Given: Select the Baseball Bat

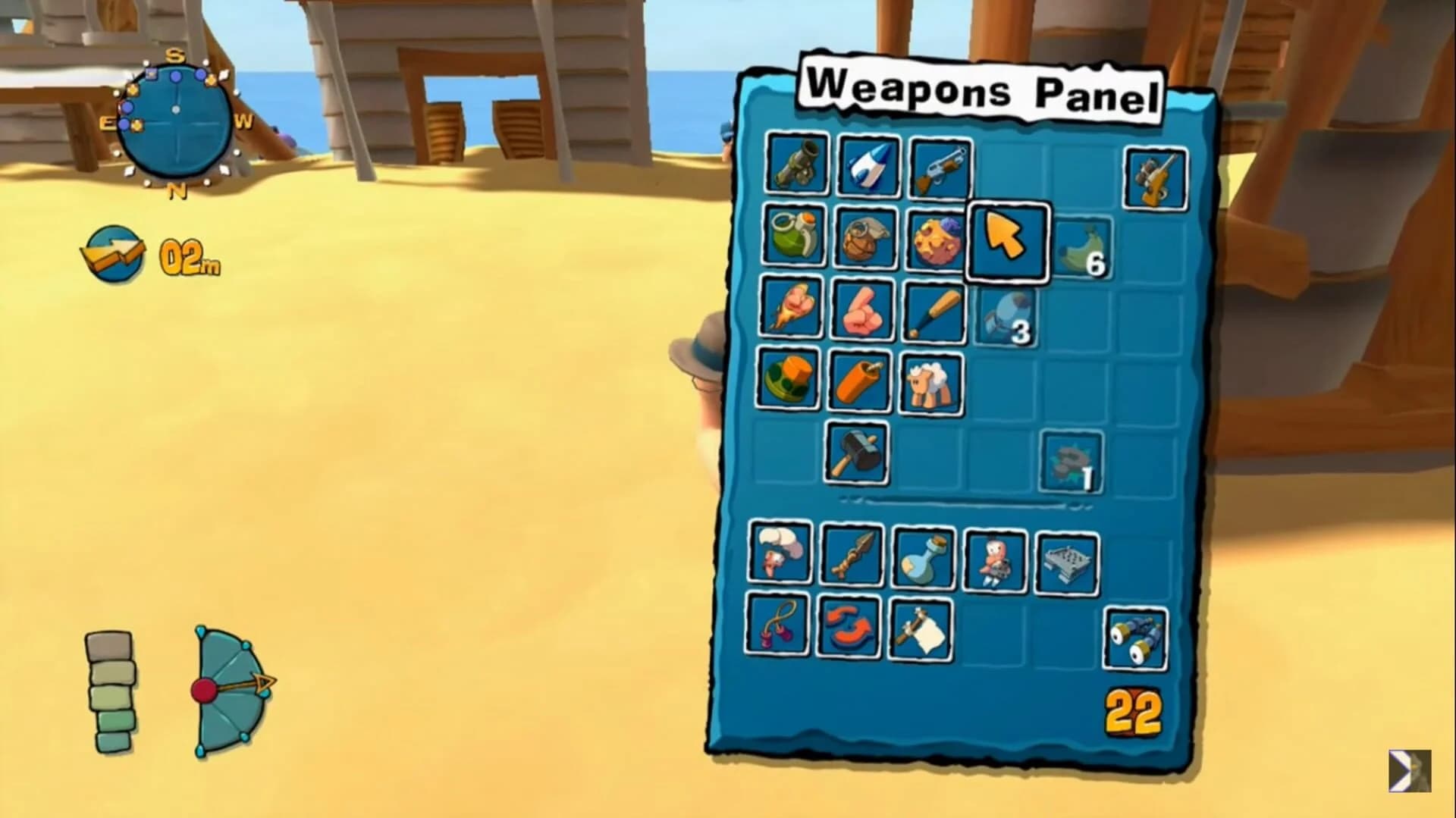Looking at the screenshot, I should (934, 311).
